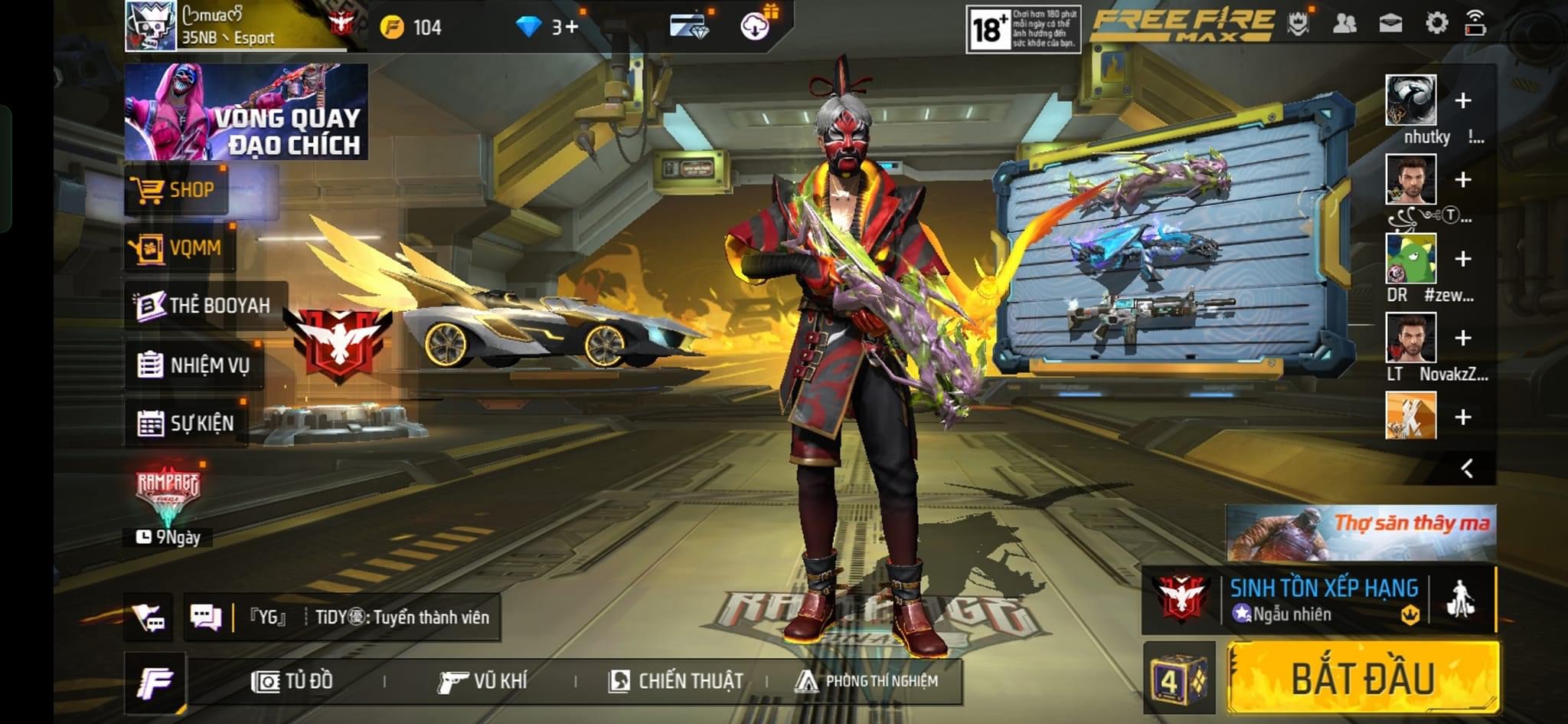Collapse the friends side panel arrow
The width and height of the screenshot is (1568, 724).
(1467, 468)
